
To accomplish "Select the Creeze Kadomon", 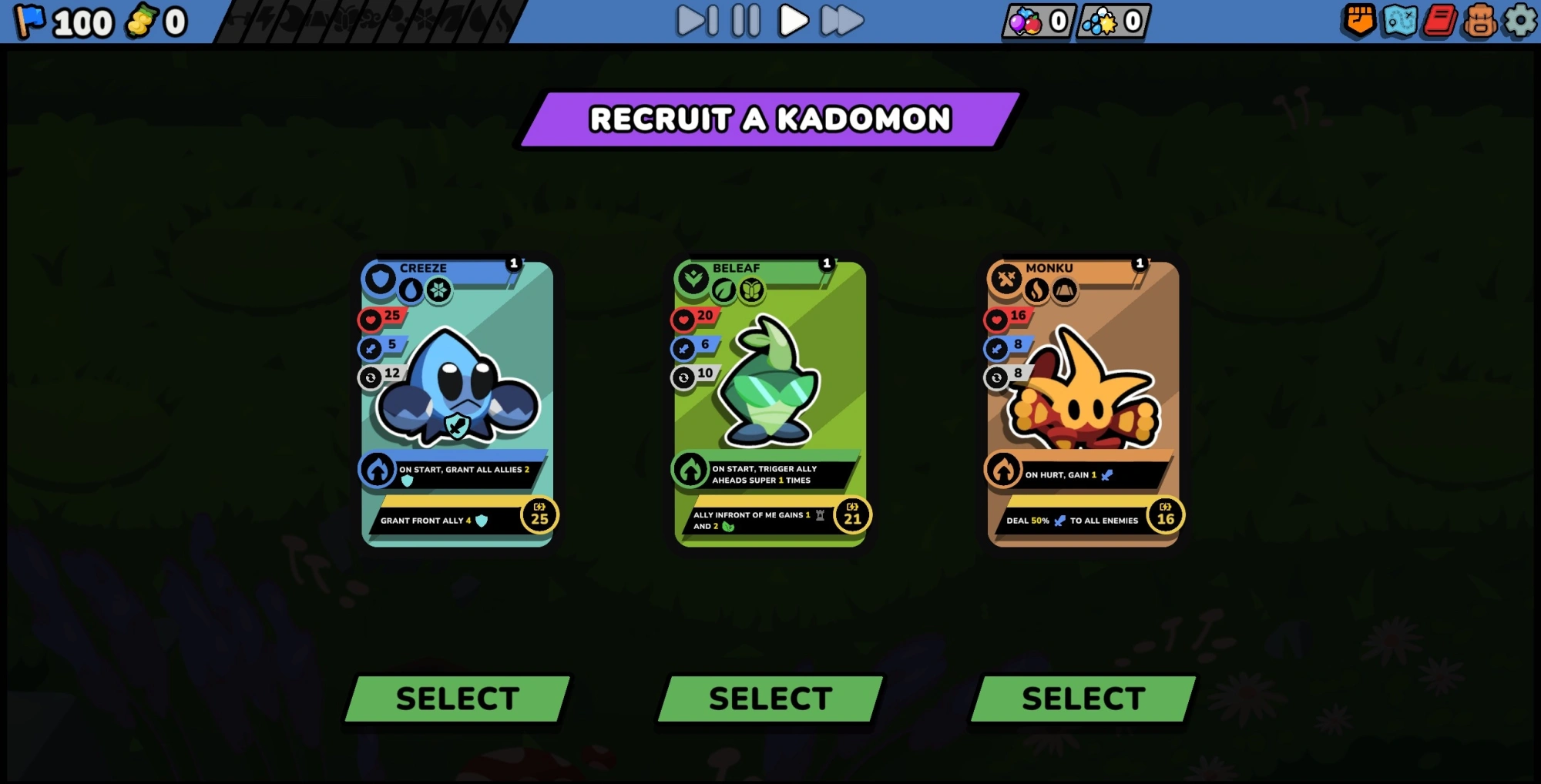I will tap(458, 699).
